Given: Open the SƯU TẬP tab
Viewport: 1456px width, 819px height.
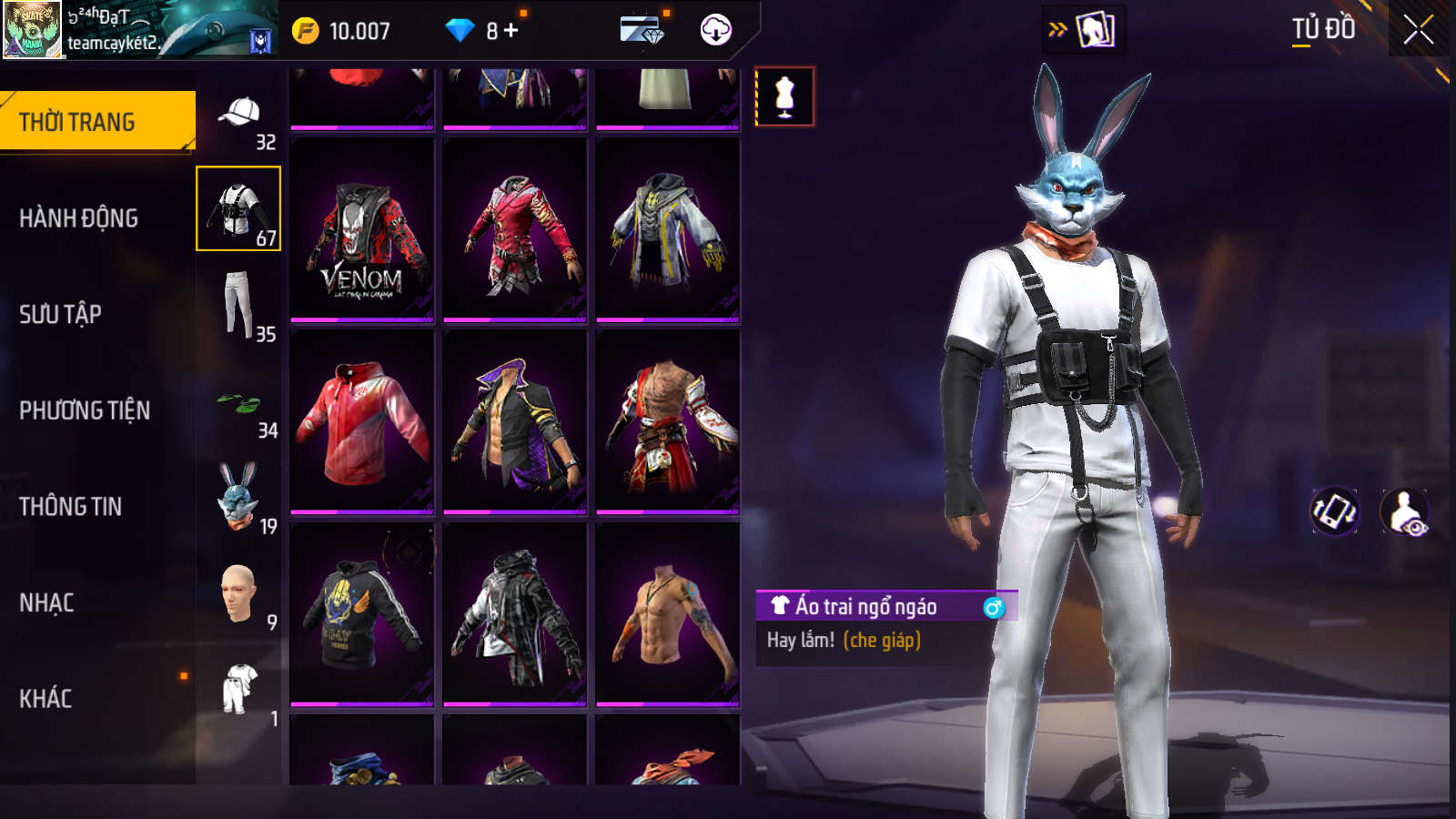Looking at the screenshot, I should [x=60, y=315].
